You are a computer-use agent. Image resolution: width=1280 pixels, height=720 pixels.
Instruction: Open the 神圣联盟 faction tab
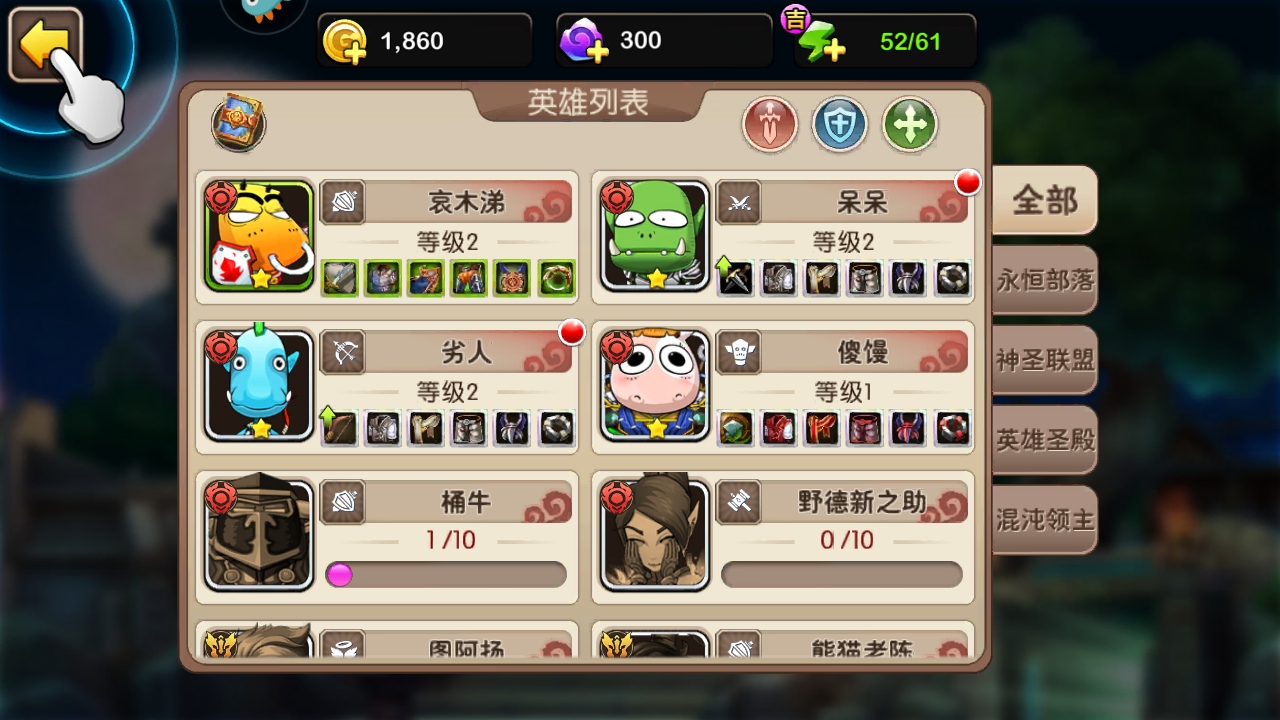(x=1044, y=360)
